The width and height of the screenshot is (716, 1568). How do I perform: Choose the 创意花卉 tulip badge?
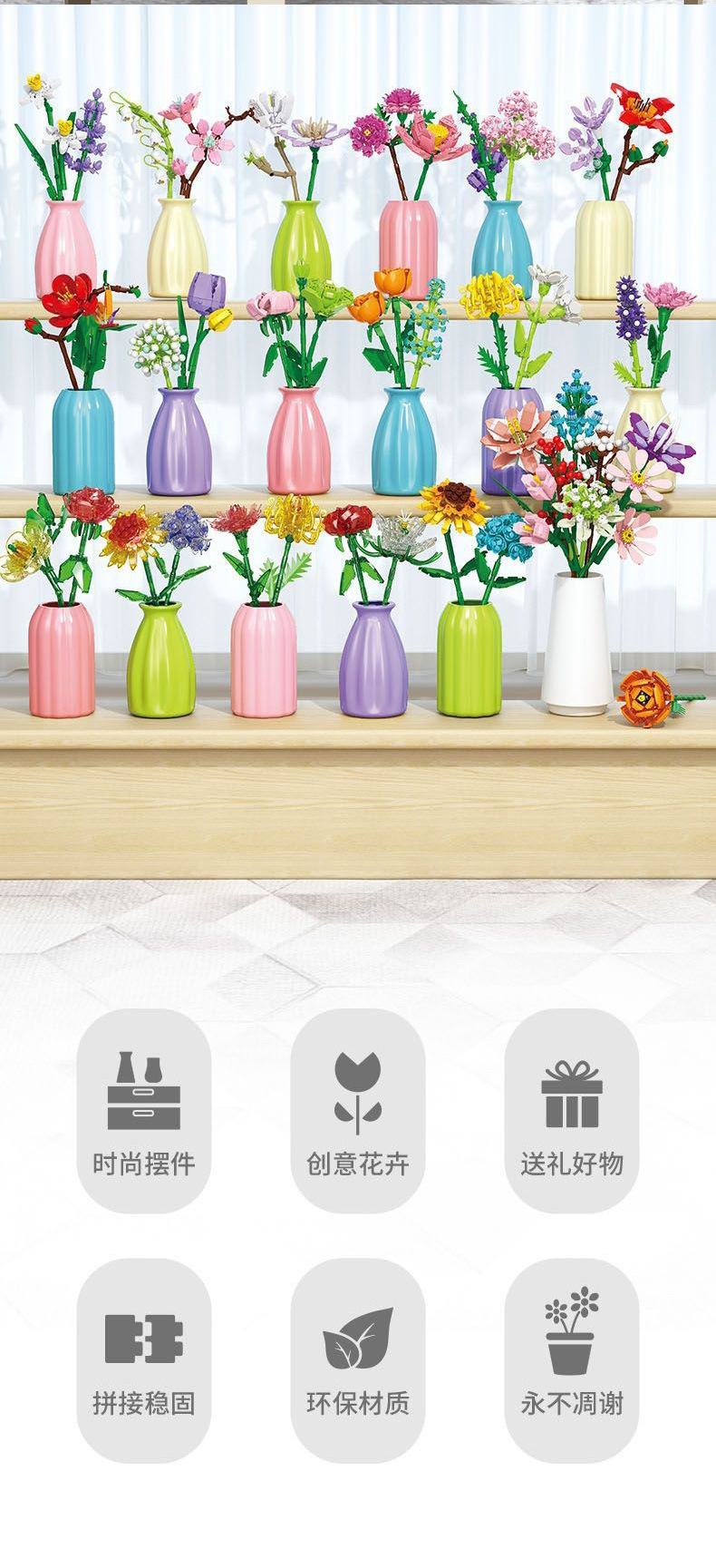358,1111
